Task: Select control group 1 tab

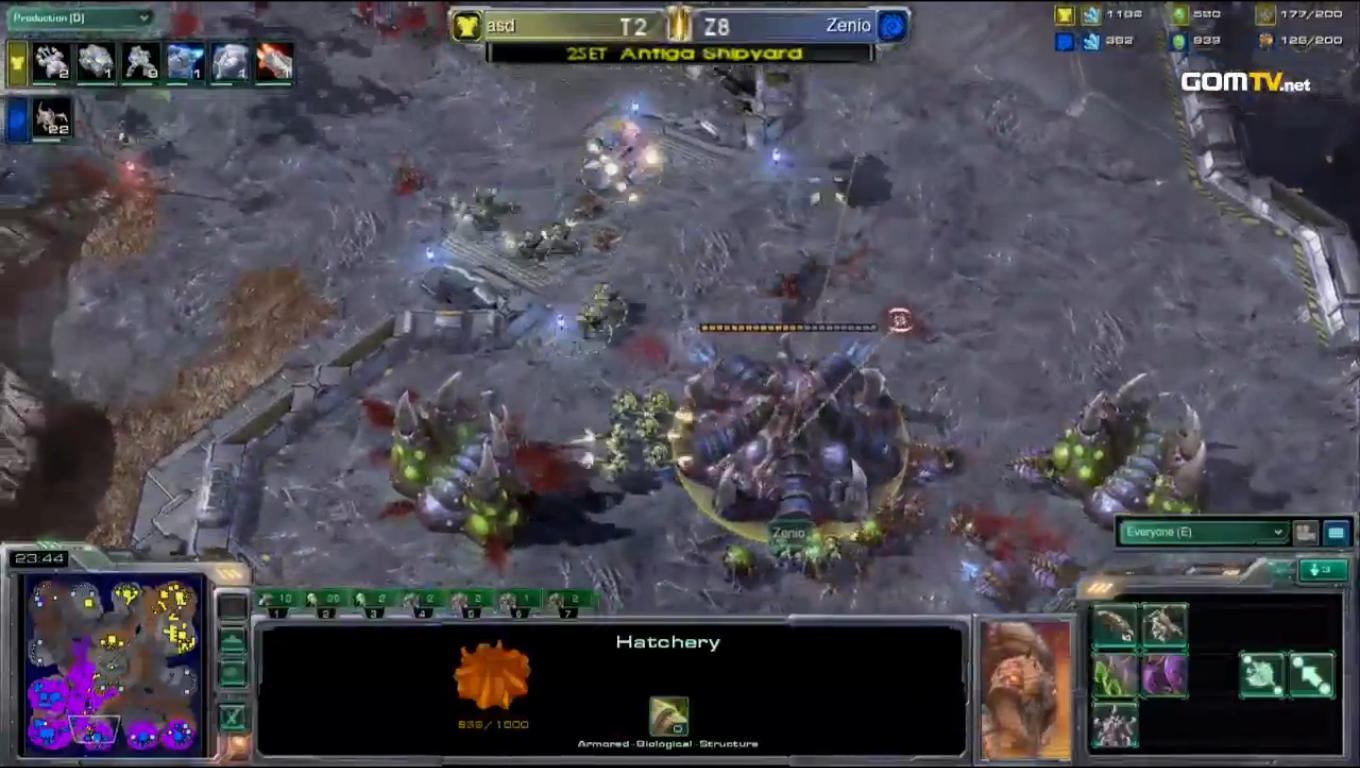Action: (277, 602)
